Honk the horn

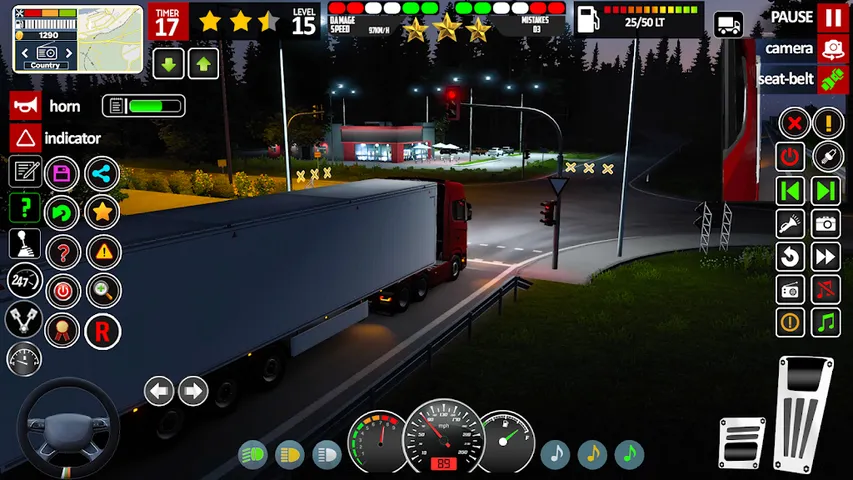pyautogui.click(x=24, y=106)
